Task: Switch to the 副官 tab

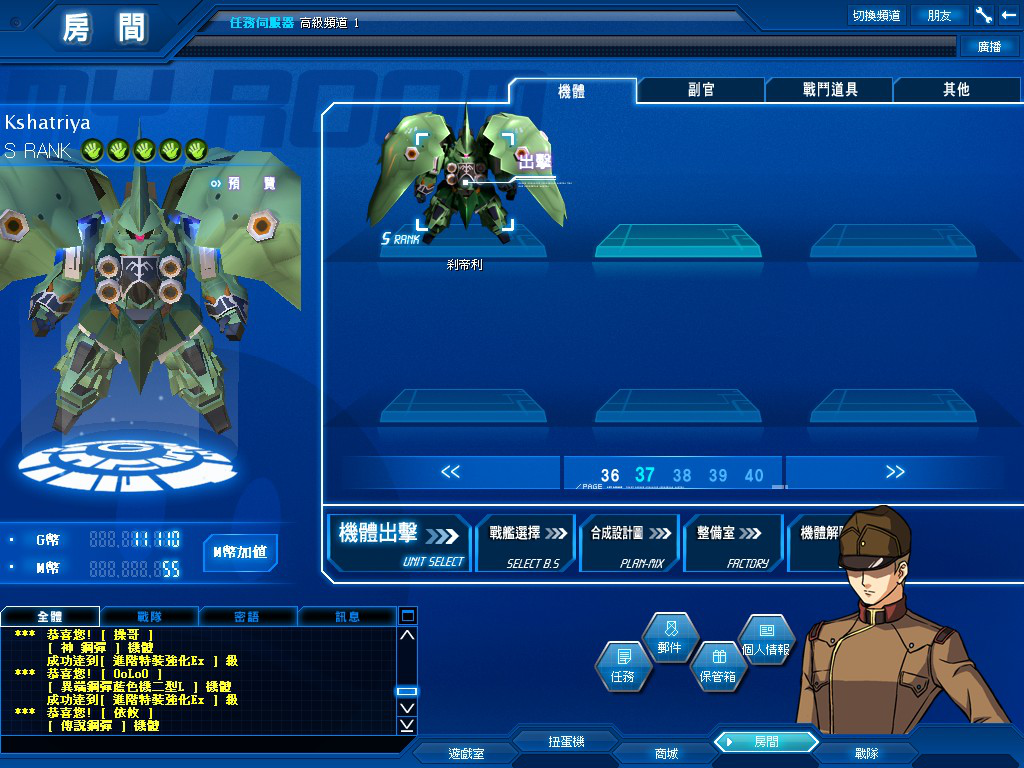Action: (x=701, y=90)
